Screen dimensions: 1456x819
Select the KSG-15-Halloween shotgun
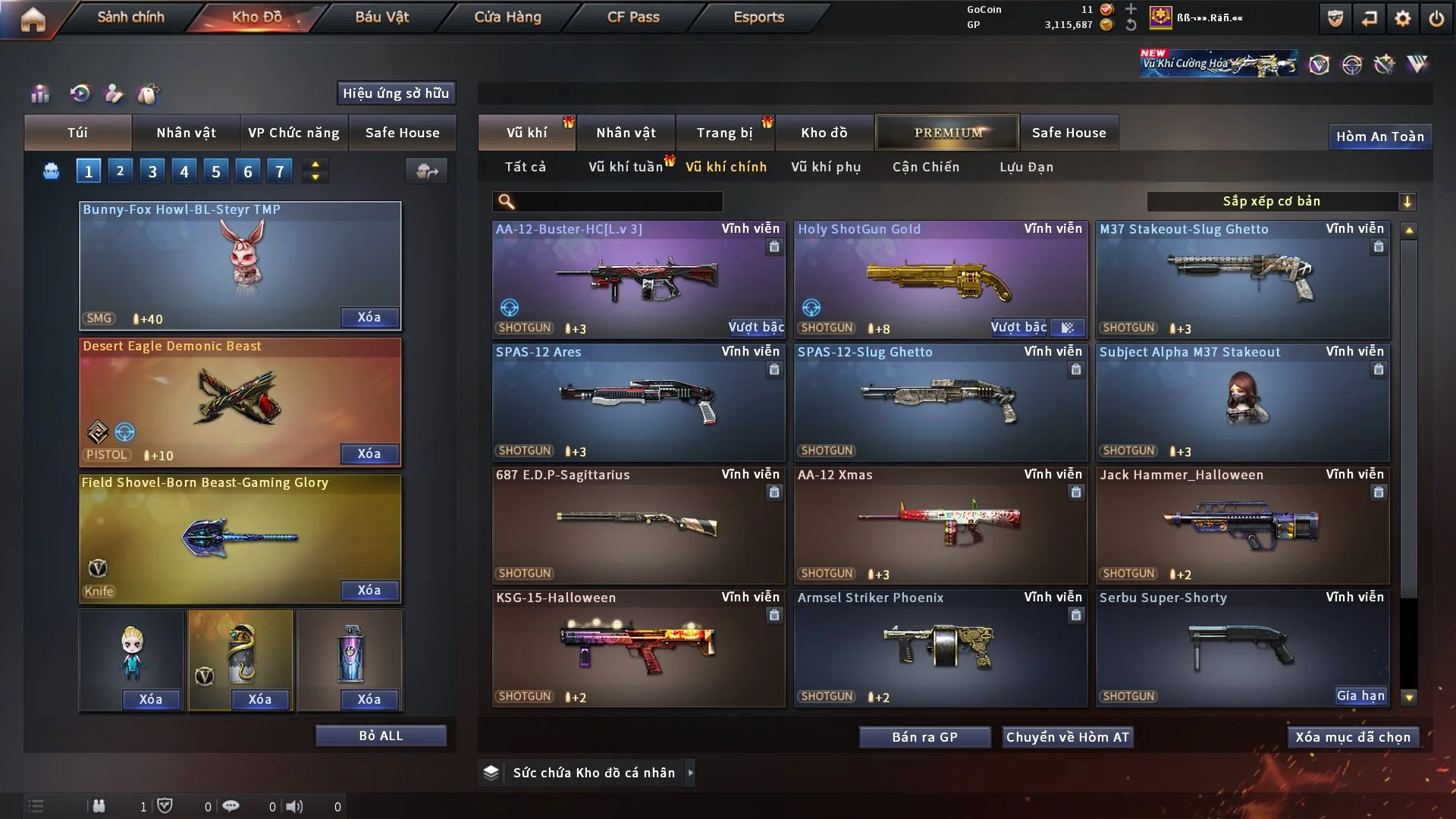638,648
